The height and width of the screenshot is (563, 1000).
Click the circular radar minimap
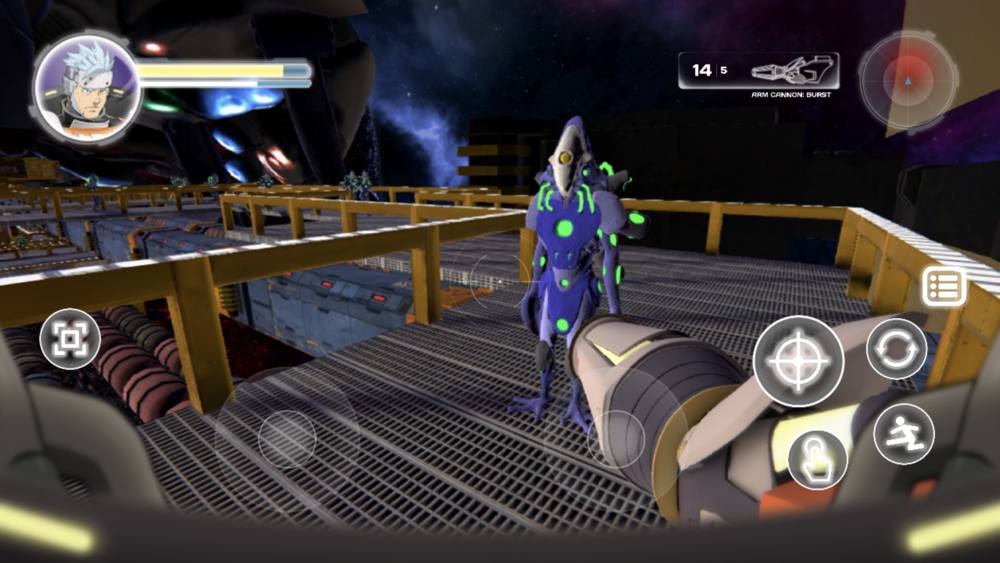tap(908, 81)
